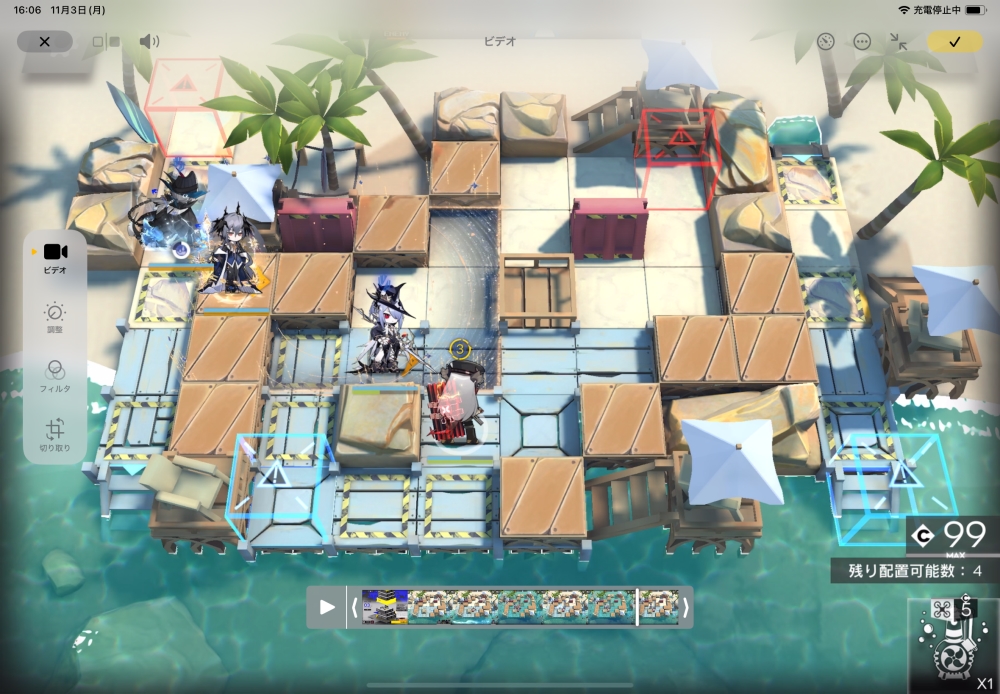This screenshot has height=694, width=1000.
Task: Toggle the video sound speaker icon
Action: (149, 41)
